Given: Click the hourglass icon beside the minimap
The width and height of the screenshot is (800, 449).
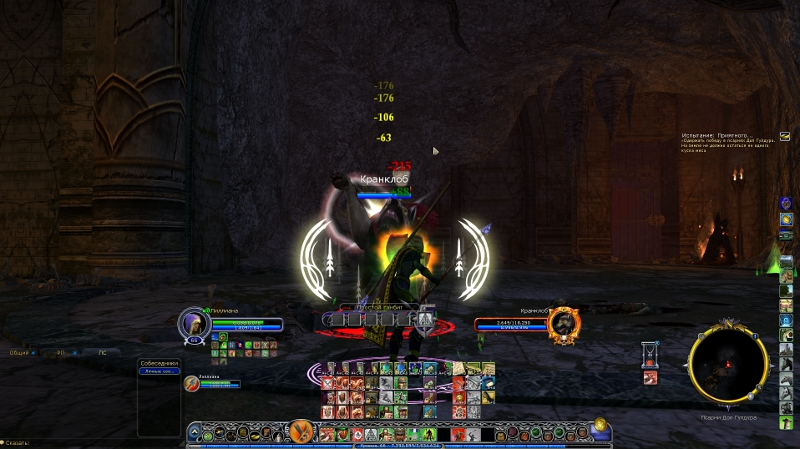Looking at the screenshot, I should (650, 353).
